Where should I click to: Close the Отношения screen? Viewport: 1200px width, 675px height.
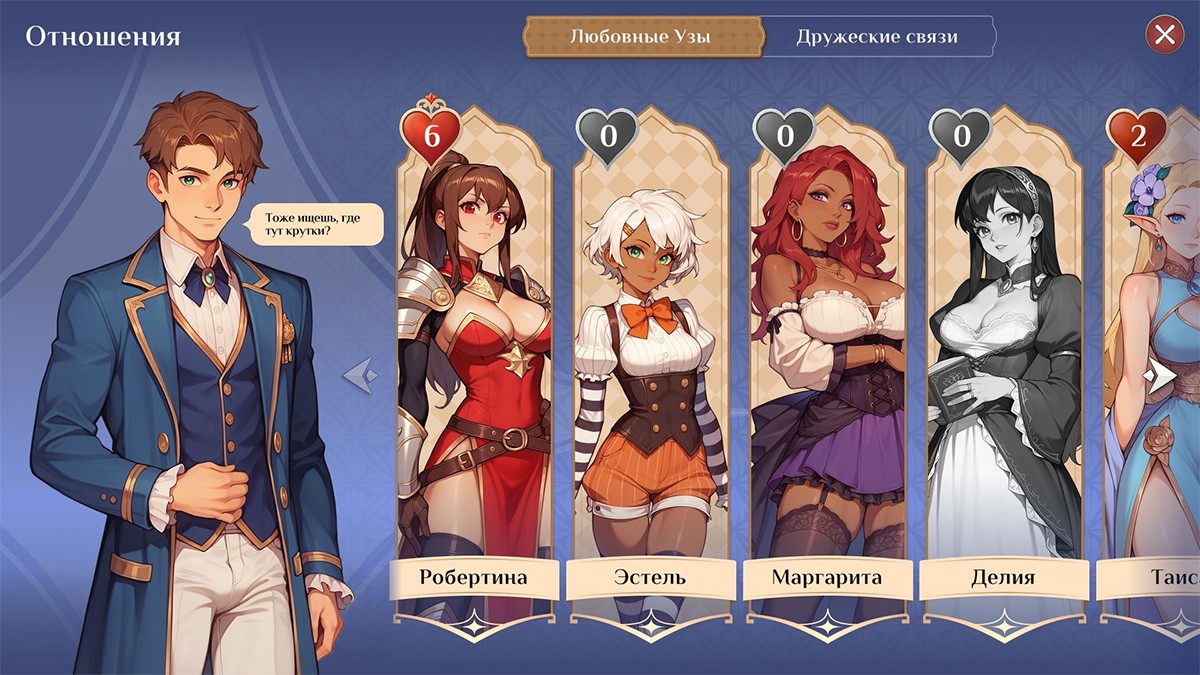1164,36
